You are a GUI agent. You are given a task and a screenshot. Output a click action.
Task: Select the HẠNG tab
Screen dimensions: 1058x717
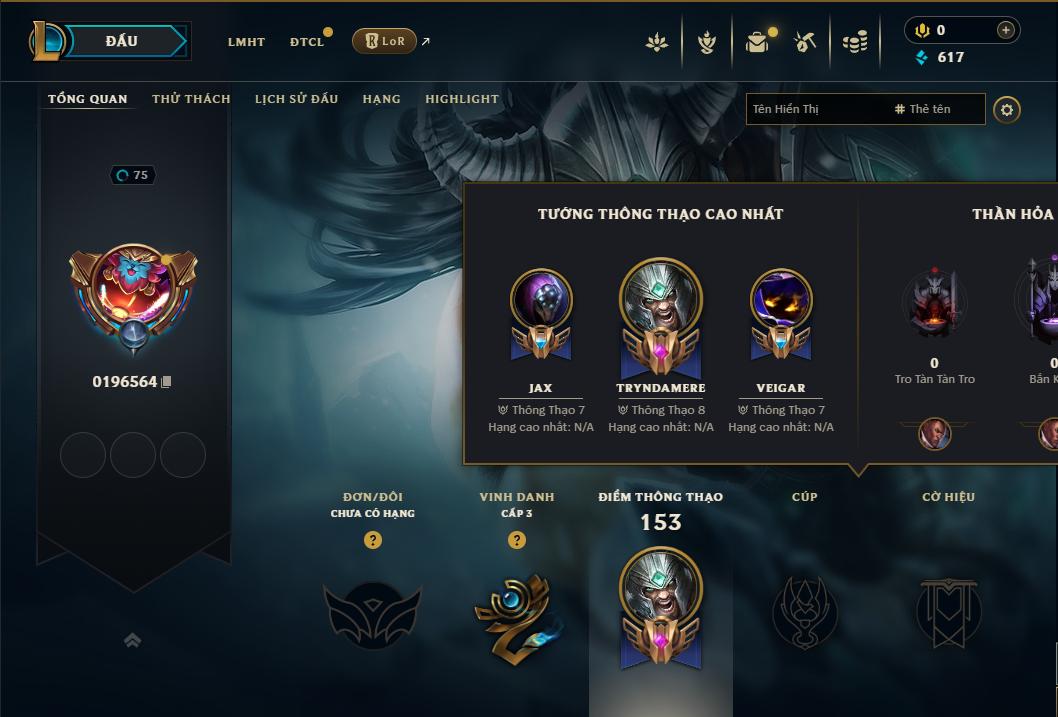tap(381, 99)
